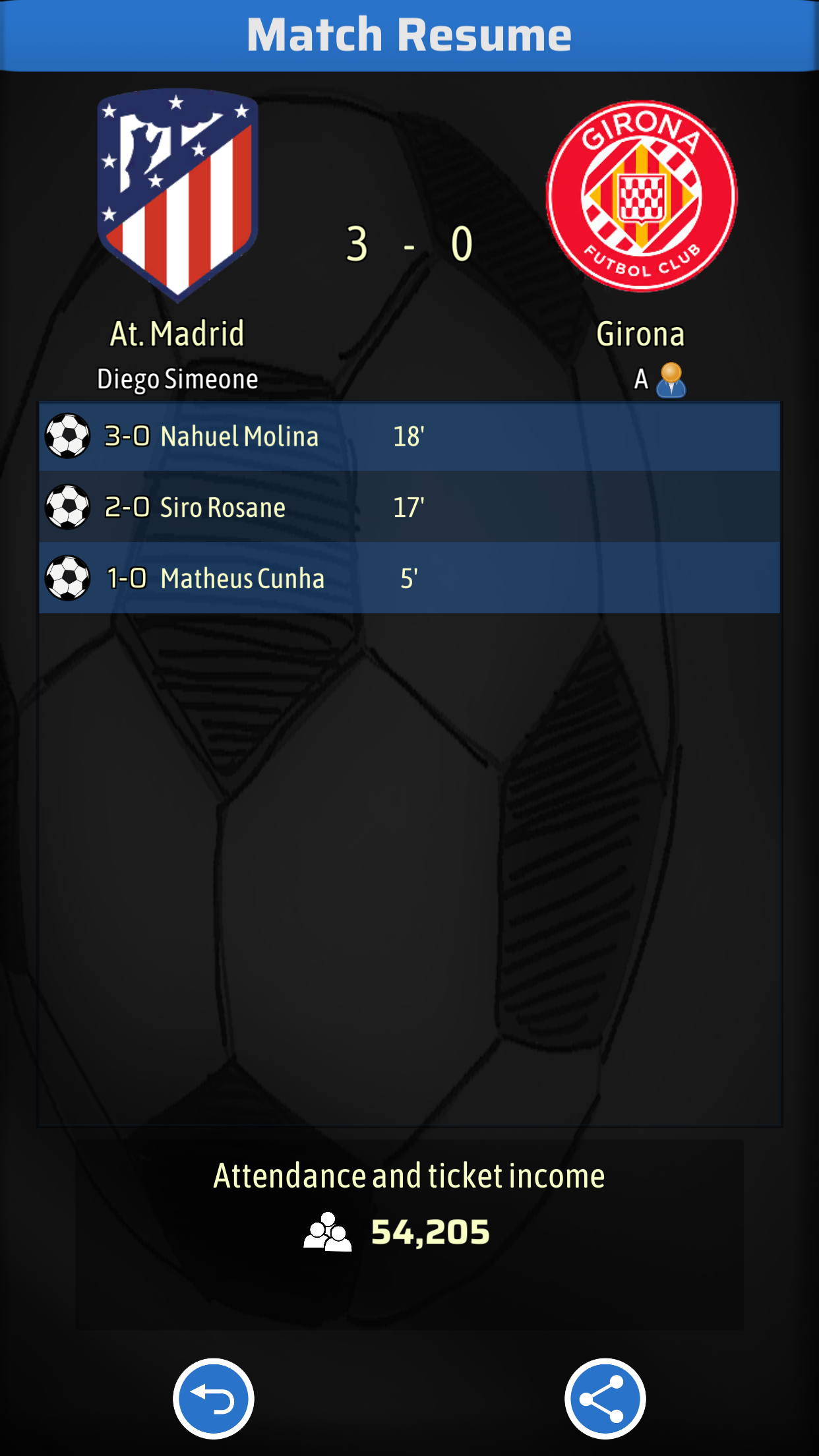Tap the Girona club crest
Viewport: 819px width, 1456px height.
coord(641,196)
